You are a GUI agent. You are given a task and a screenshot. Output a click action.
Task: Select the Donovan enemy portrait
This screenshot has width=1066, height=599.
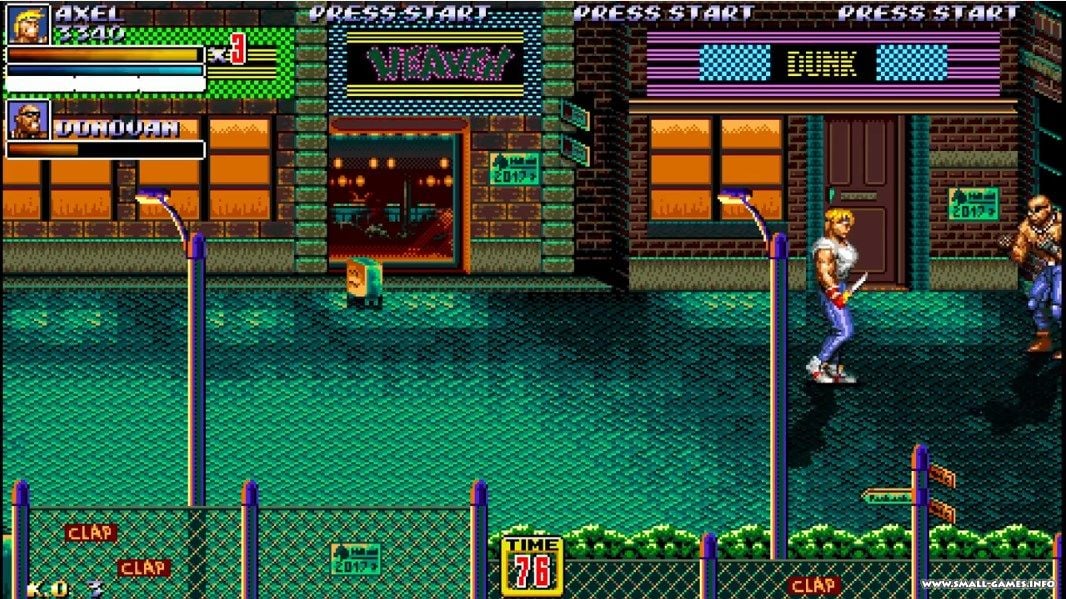click(28, 120)
